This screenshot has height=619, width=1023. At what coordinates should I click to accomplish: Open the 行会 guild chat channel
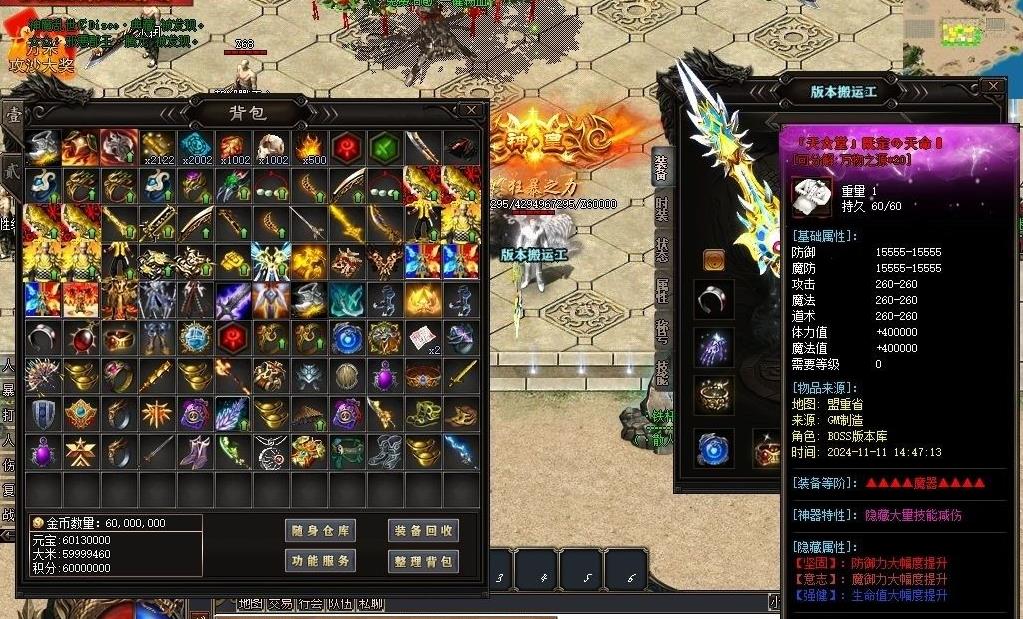point(310,604)
